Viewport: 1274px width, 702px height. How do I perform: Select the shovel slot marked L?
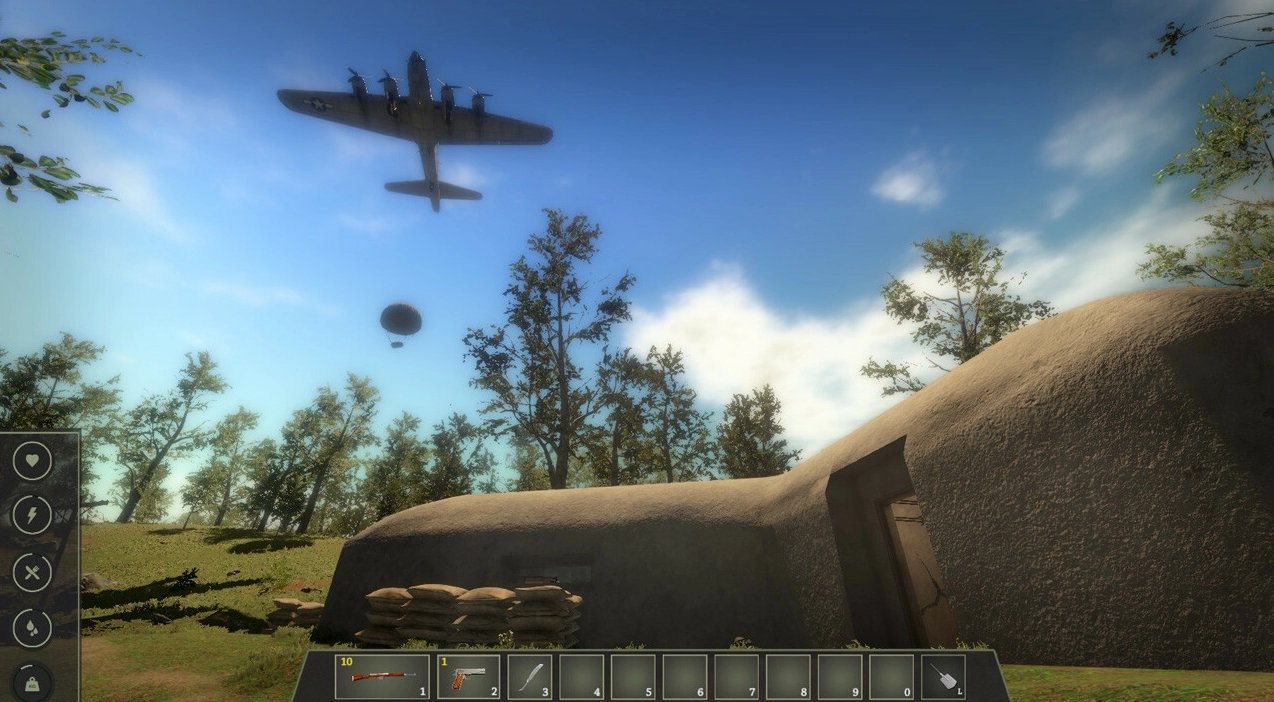pos(942,677)
